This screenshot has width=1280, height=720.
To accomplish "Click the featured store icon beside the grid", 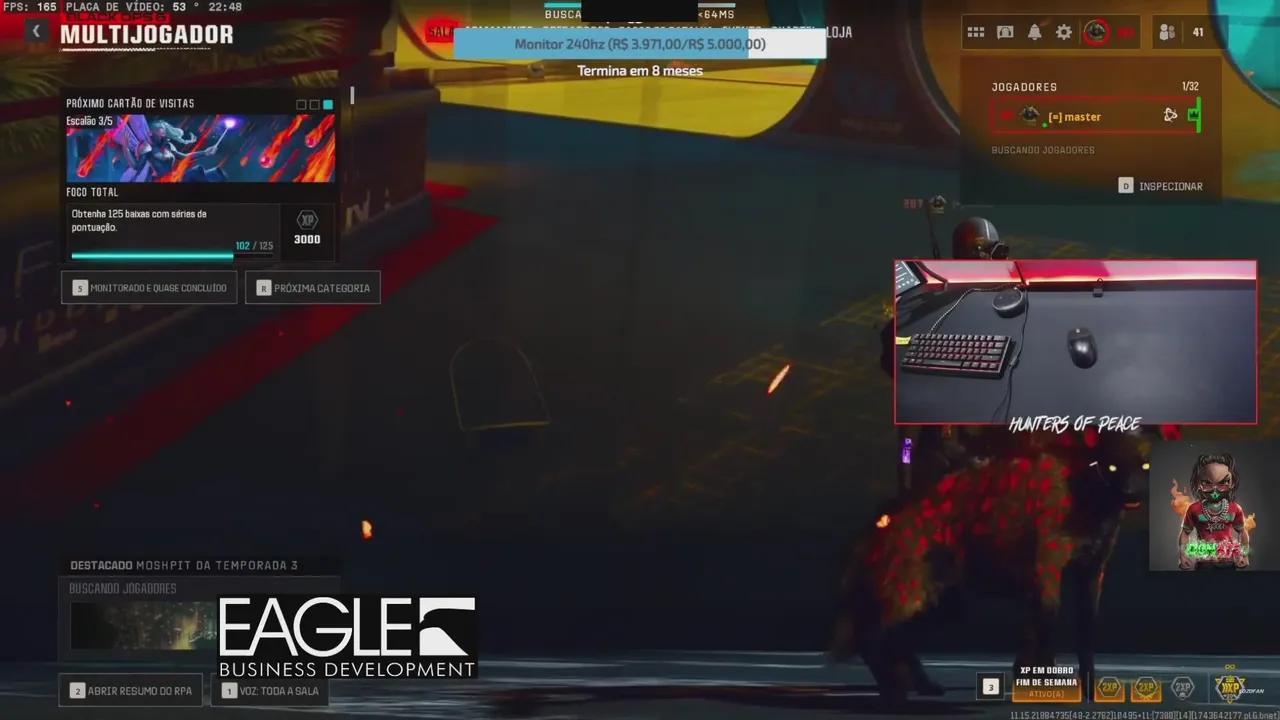I will [x=1006, y=32].
